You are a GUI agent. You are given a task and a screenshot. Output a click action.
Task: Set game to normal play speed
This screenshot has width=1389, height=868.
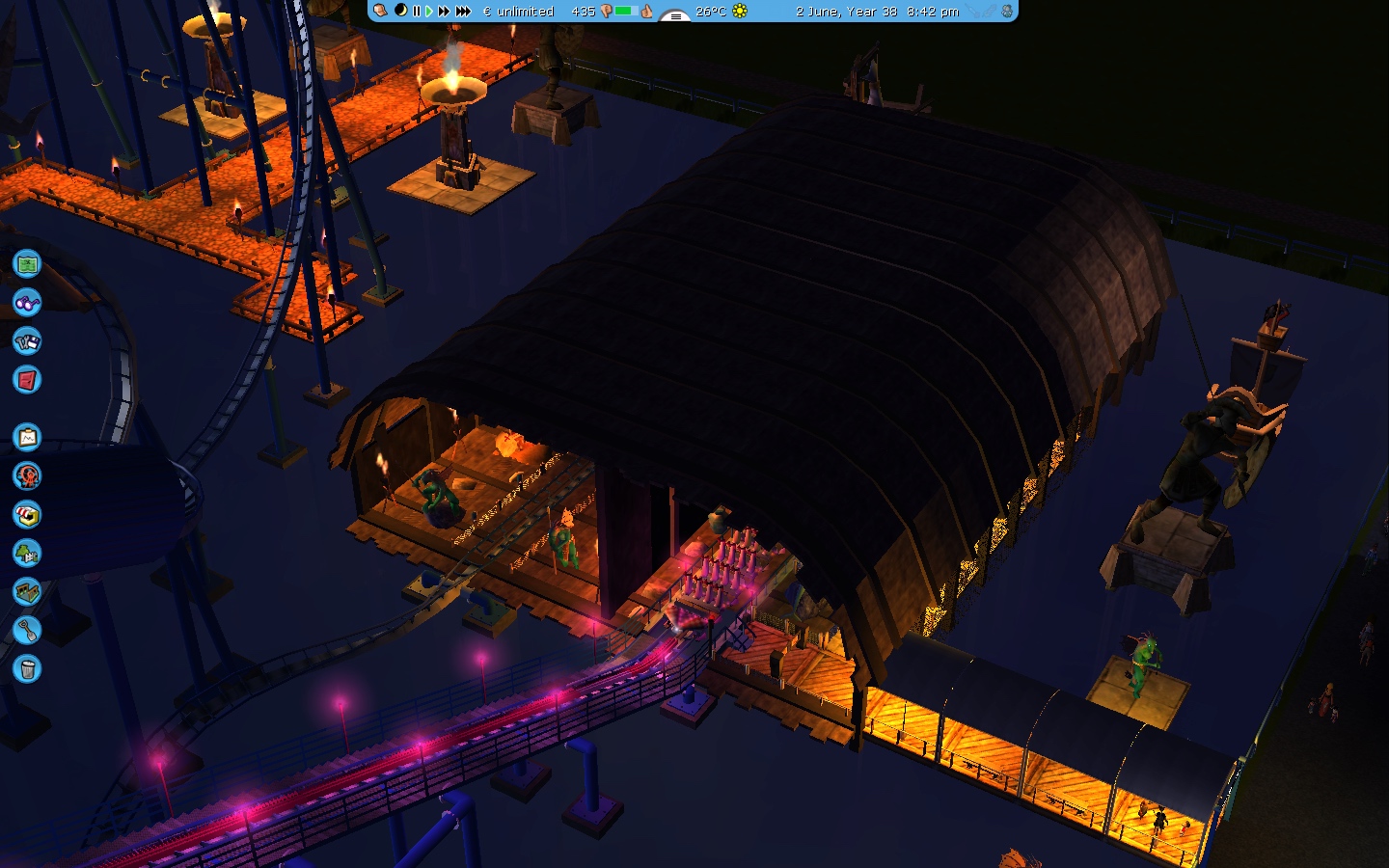tap(429, 12)
